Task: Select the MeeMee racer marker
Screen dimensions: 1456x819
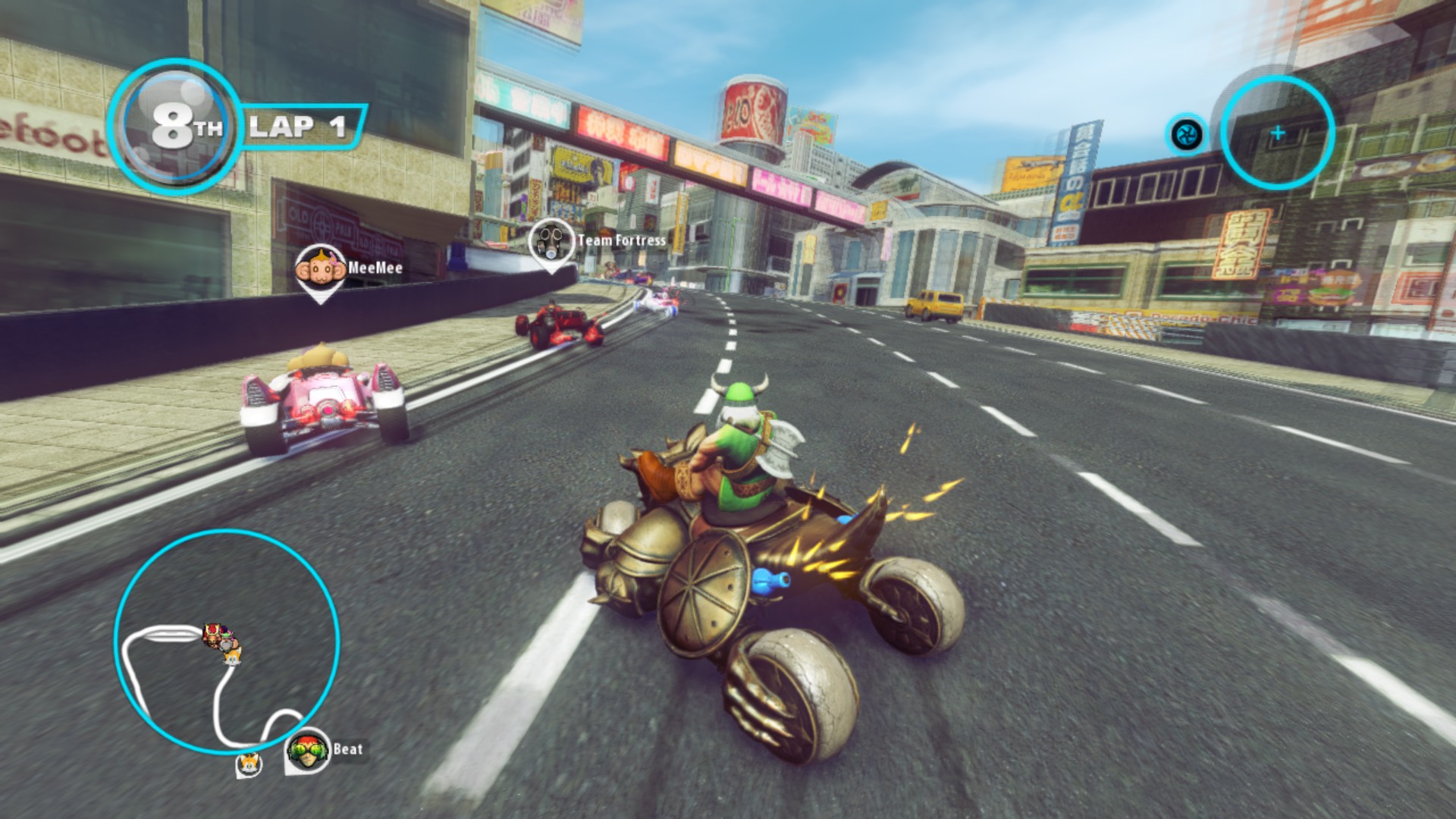Action: [x=318, y=270]
